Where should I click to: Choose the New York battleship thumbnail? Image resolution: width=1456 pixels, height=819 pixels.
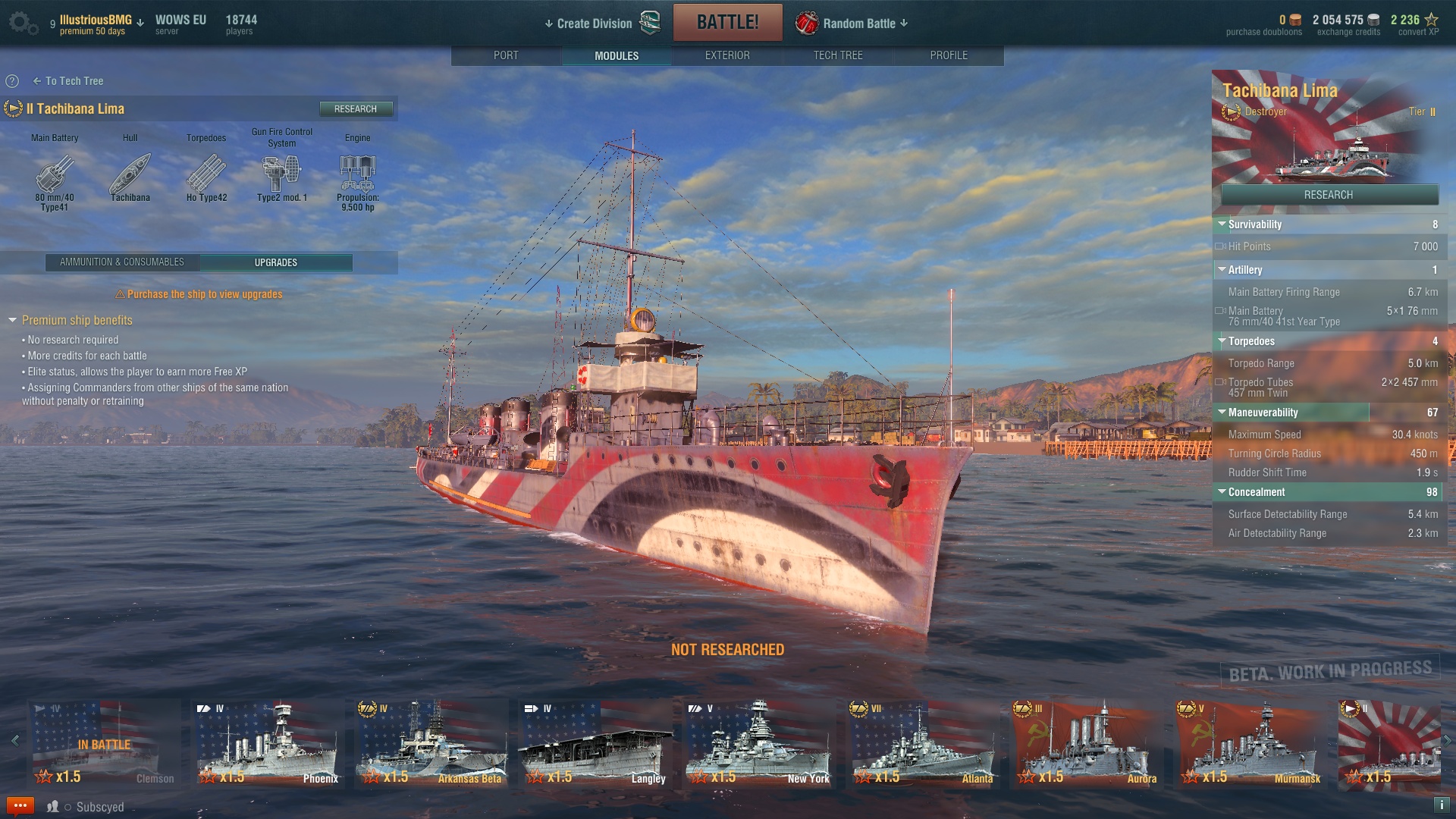tap(759, 743)
